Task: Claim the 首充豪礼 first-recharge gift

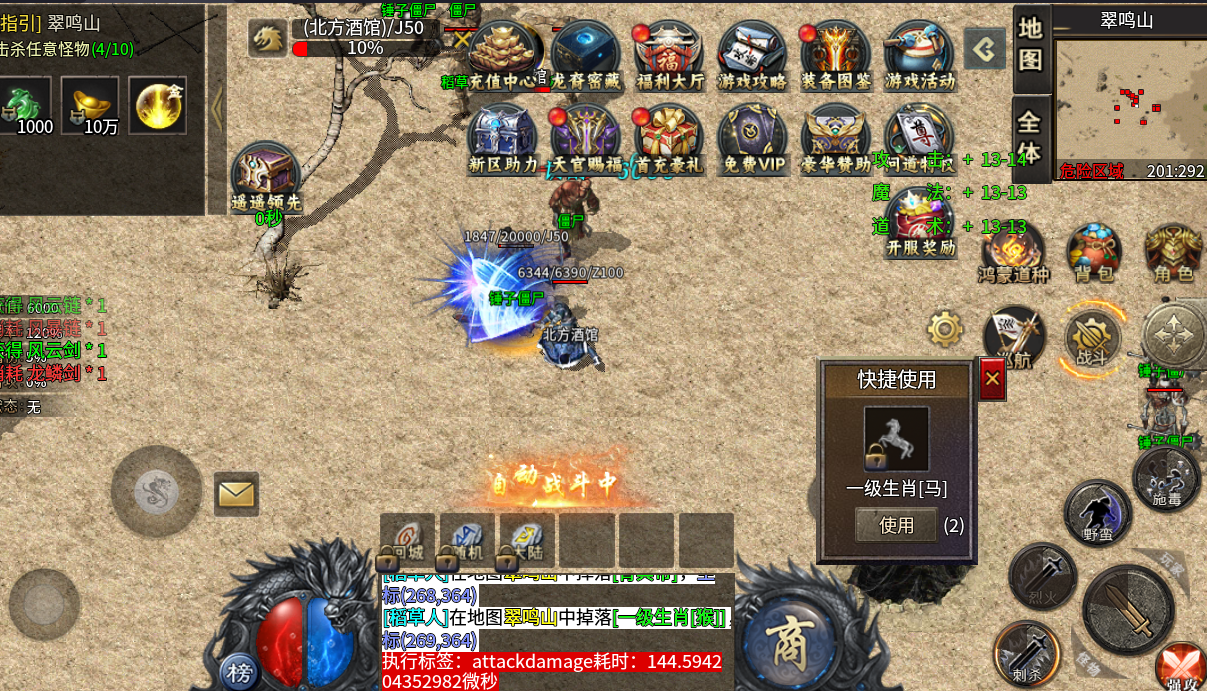Action: pos(669,138)
